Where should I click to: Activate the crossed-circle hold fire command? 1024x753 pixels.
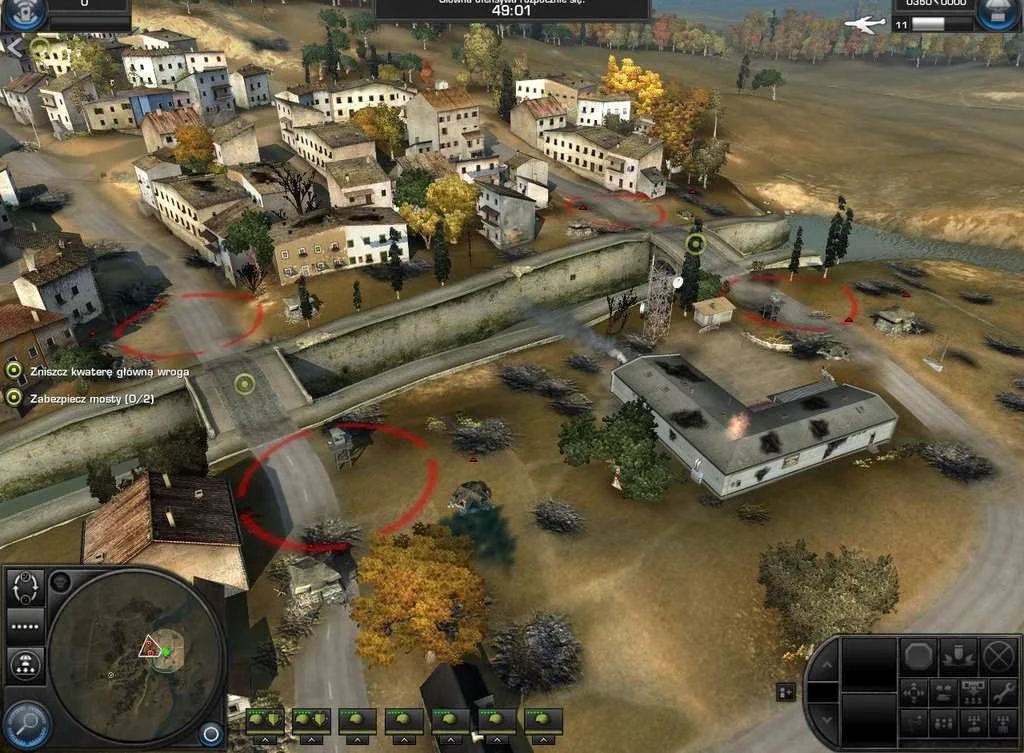tap(998, 656)
